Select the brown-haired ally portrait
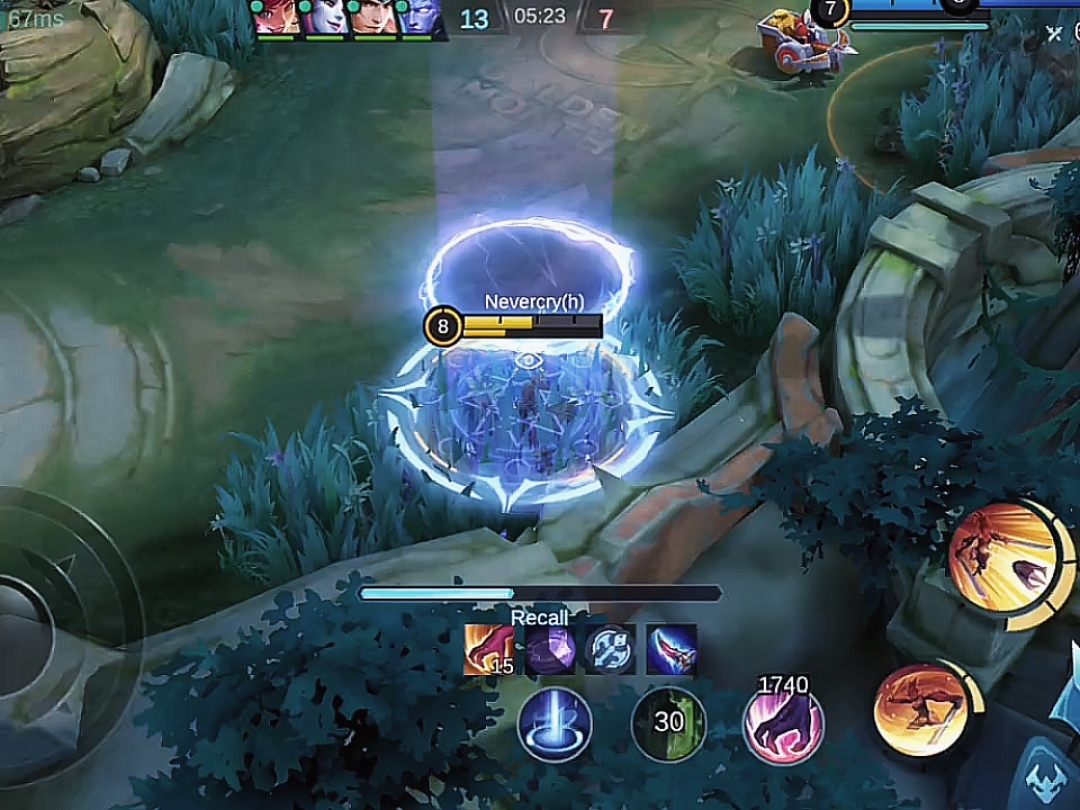 (x=372, y=18)
